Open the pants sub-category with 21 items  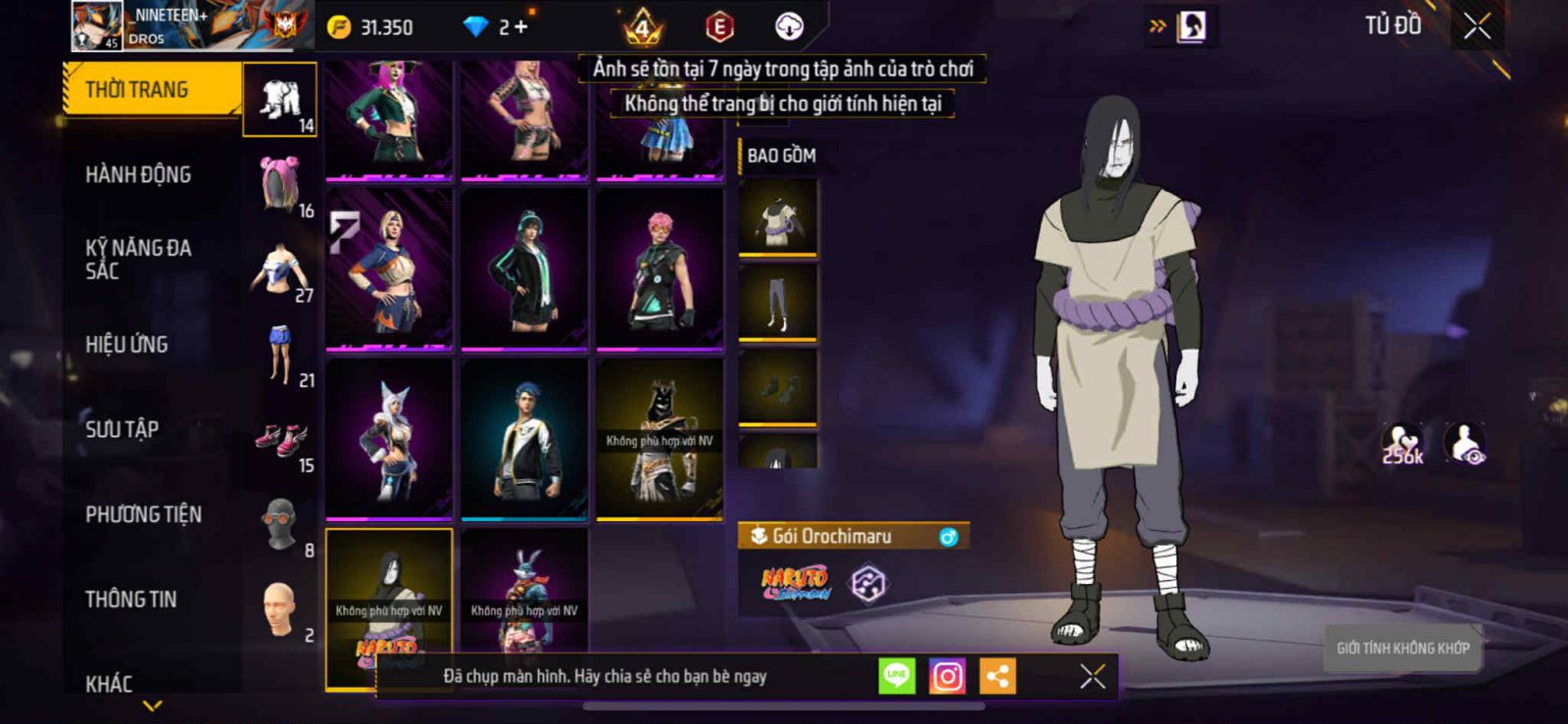pos(281,355)
